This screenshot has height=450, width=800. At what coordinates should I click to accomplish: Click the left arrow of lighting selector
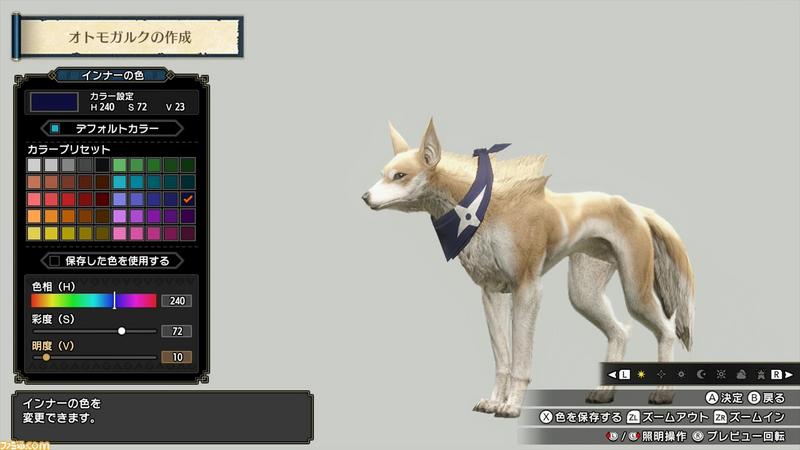611,374
